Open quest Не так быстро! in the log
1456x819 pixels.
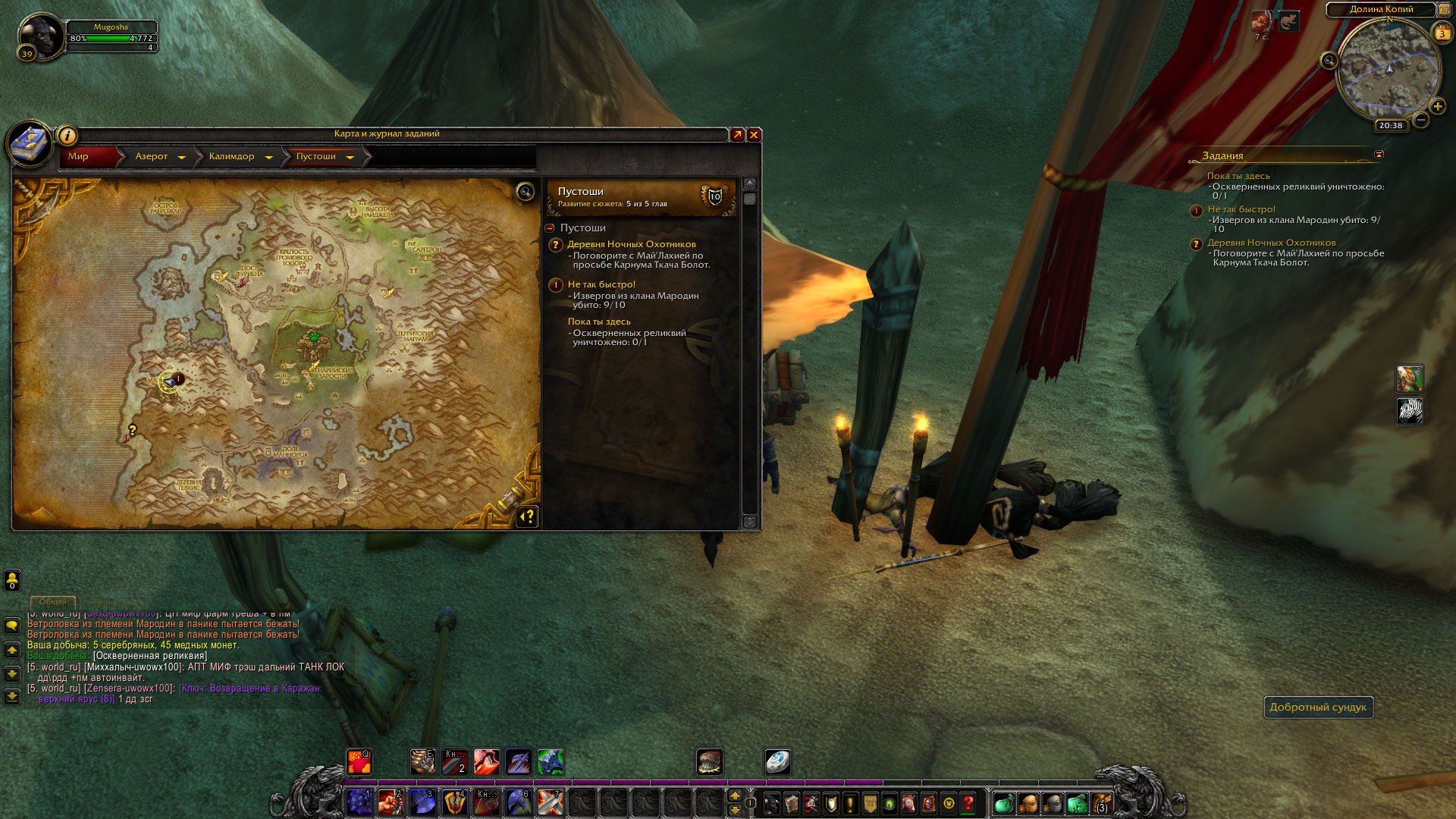[601, 284]
